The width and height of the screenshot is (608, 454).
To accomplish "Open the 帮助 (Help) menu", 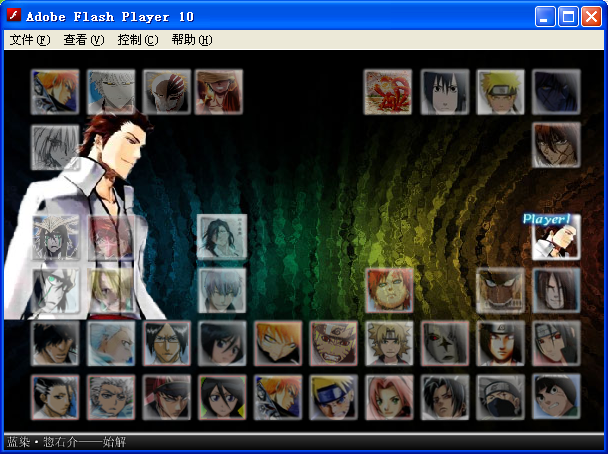I will [x=191, y=40].
